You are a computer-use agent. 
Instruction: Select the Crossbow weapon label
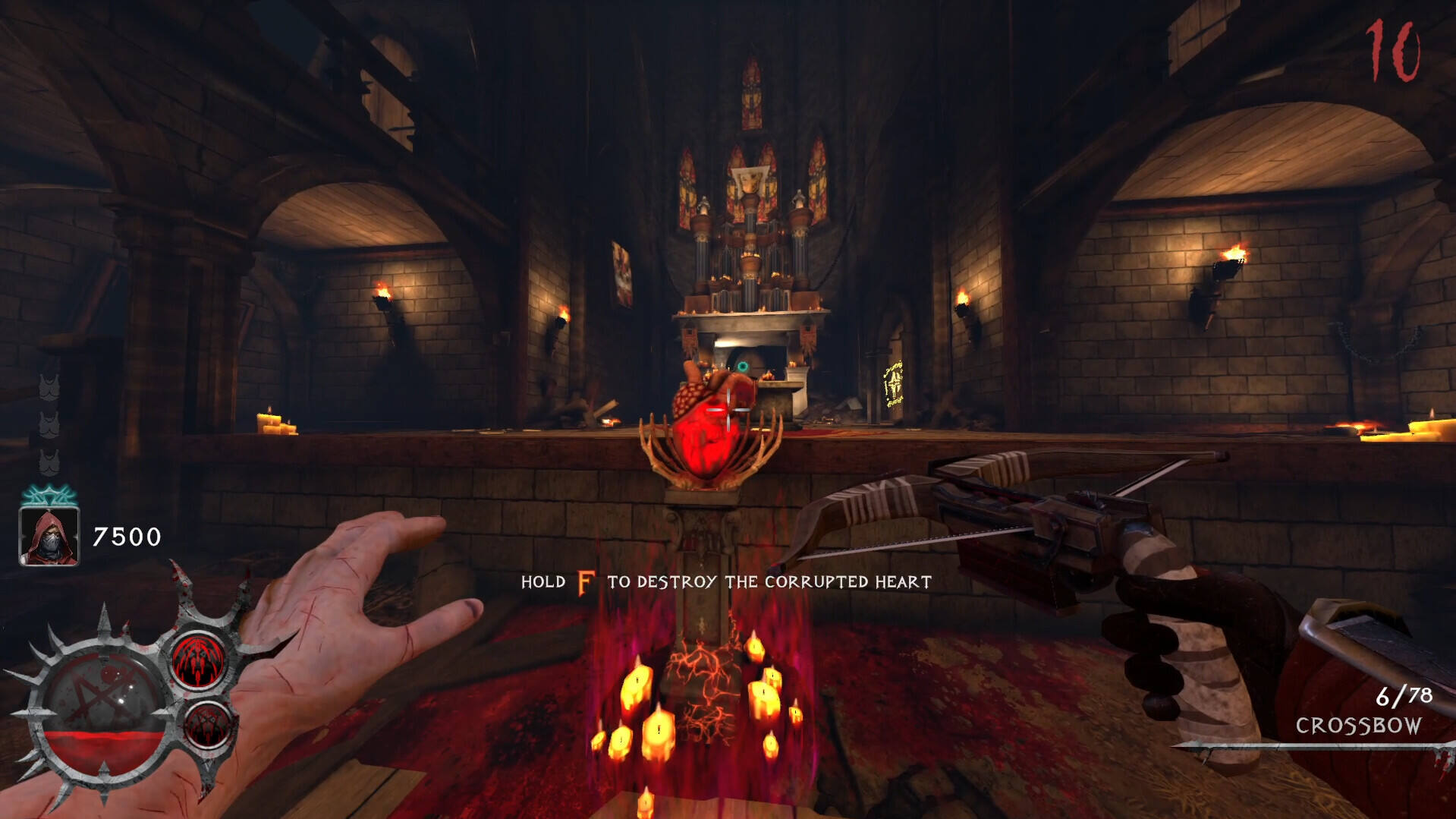pos(1358,726)
